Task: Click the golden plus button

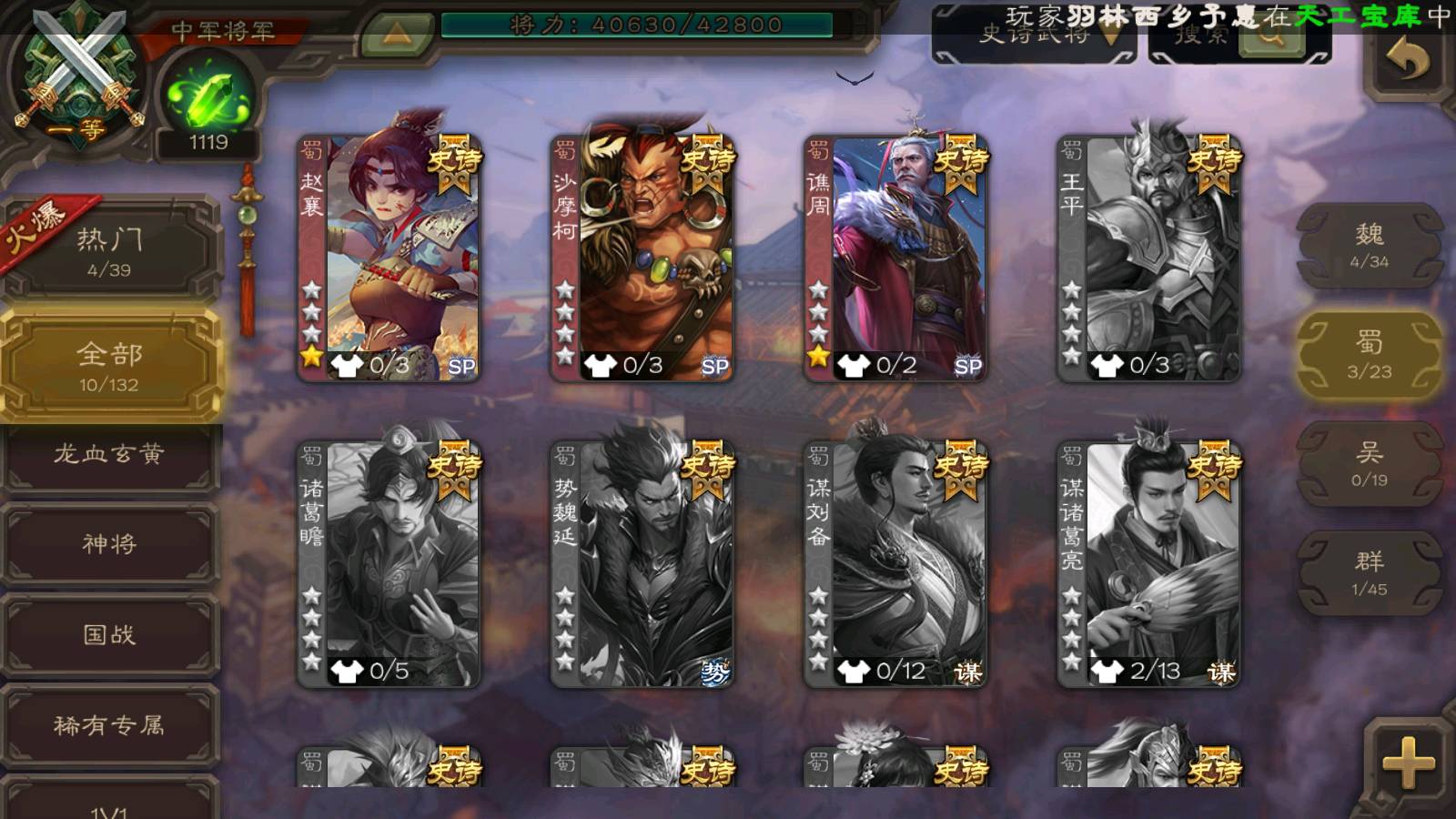Action: pos(1408,763)
